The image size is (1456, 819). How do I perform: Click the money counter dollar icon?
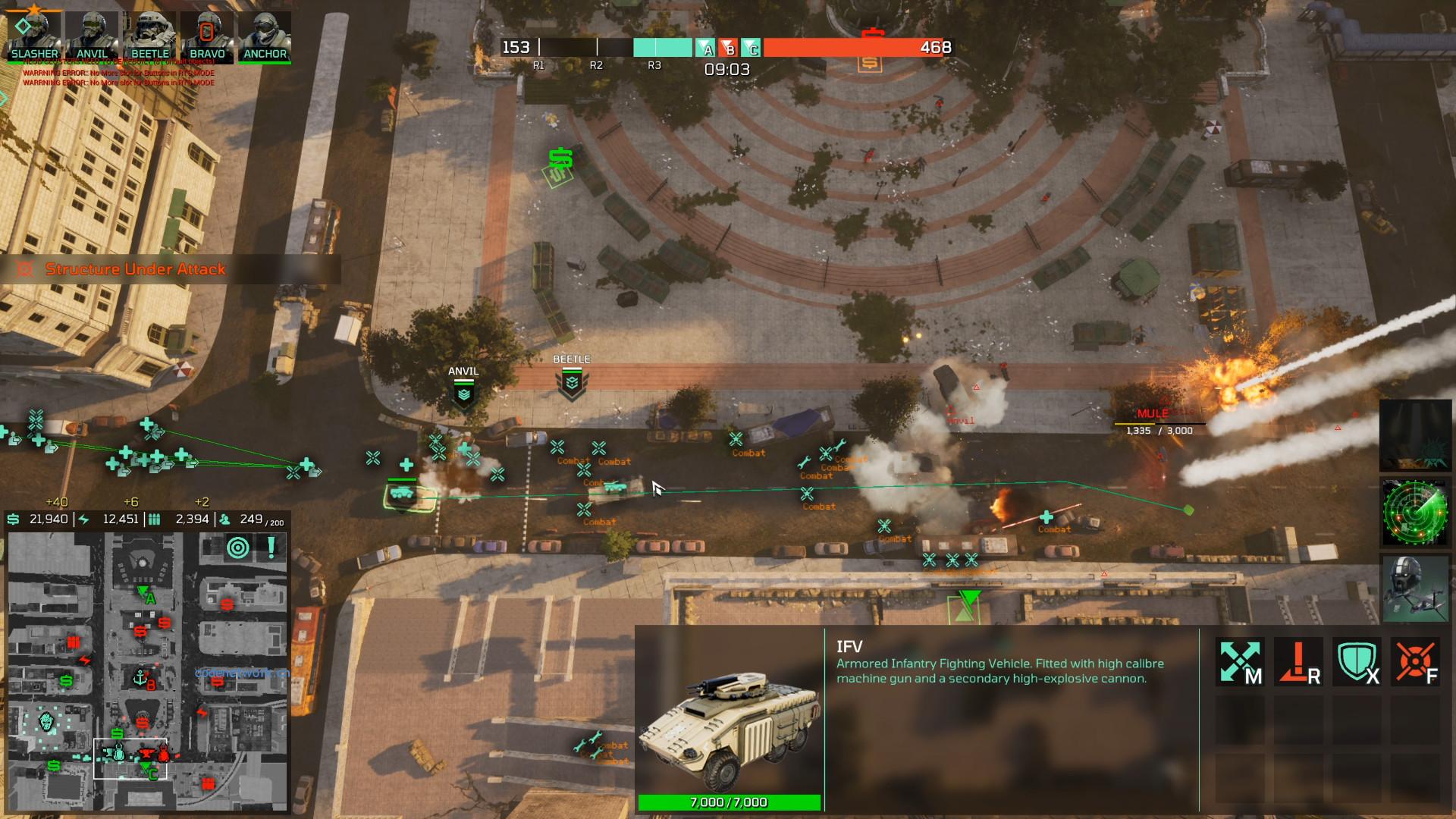click(x=12, y=520)
